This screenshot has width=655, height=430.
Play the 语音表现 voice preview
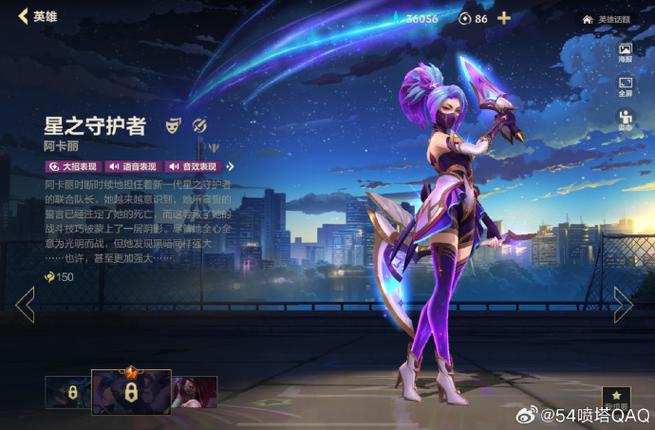point(132,166)
